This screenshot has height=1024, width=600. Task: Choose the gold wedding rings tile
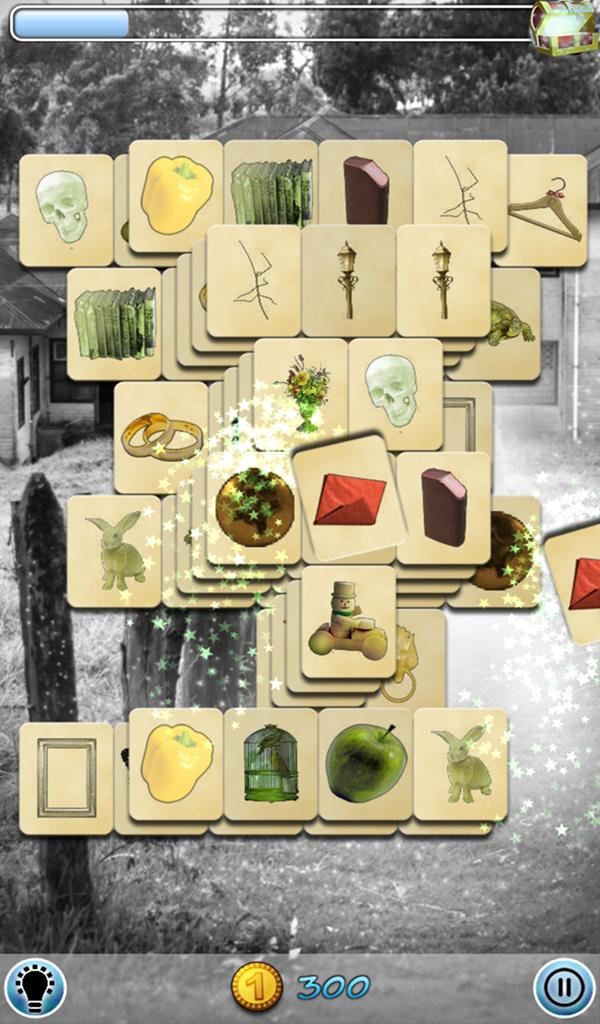tap(161, 436)
